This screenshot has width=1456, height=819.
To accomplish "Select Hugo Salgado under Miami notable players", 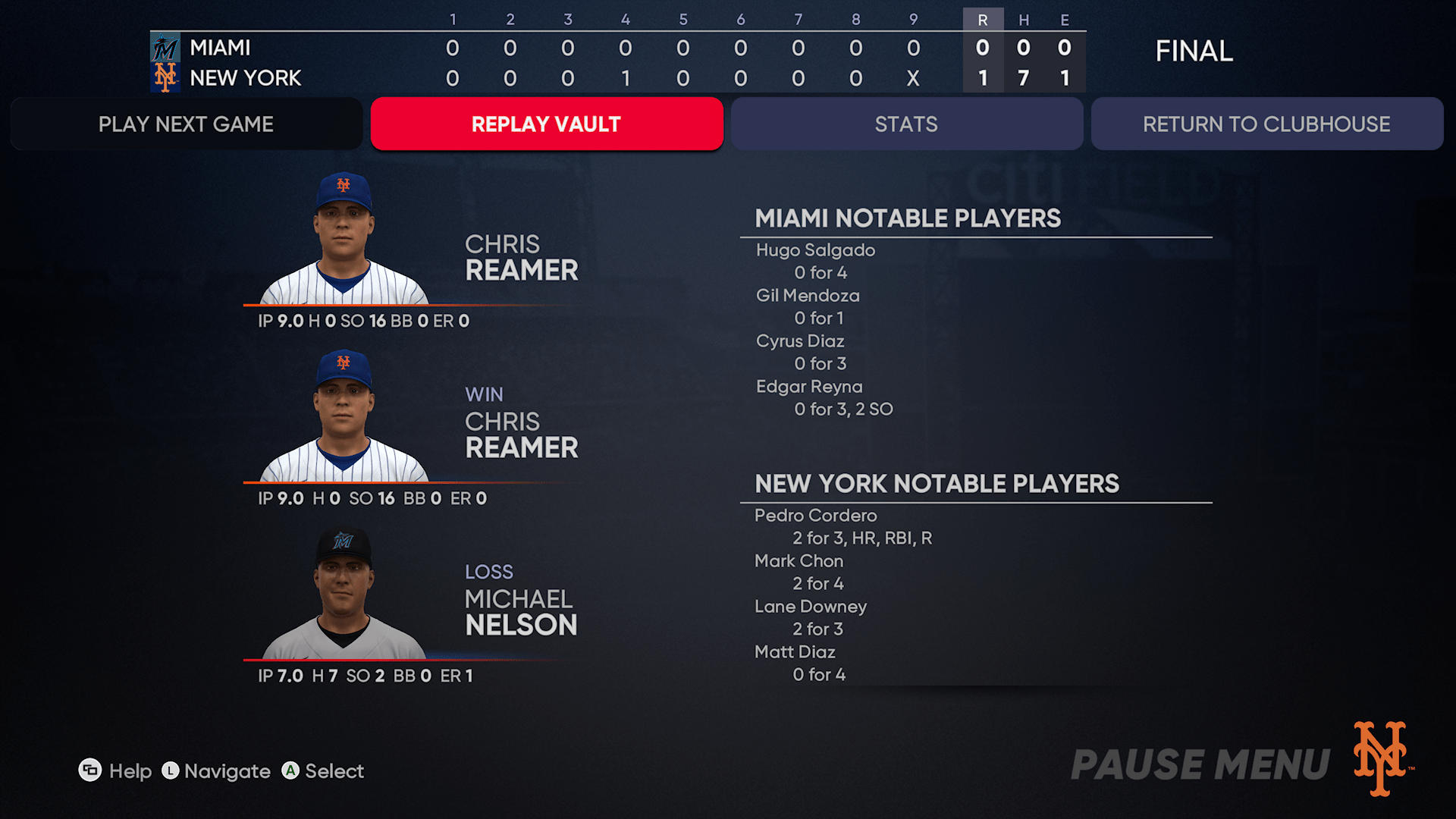I will [x=814, y=249].
